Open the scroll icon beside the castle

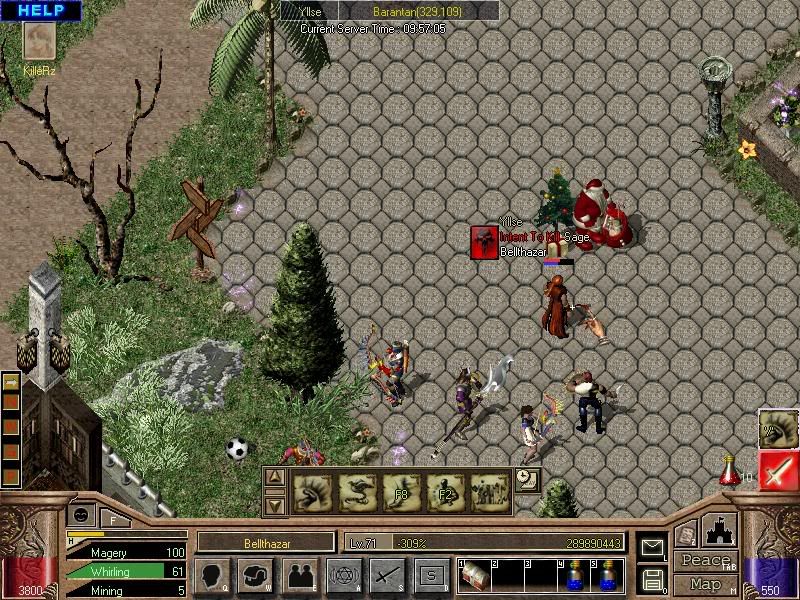coord(686,536)
